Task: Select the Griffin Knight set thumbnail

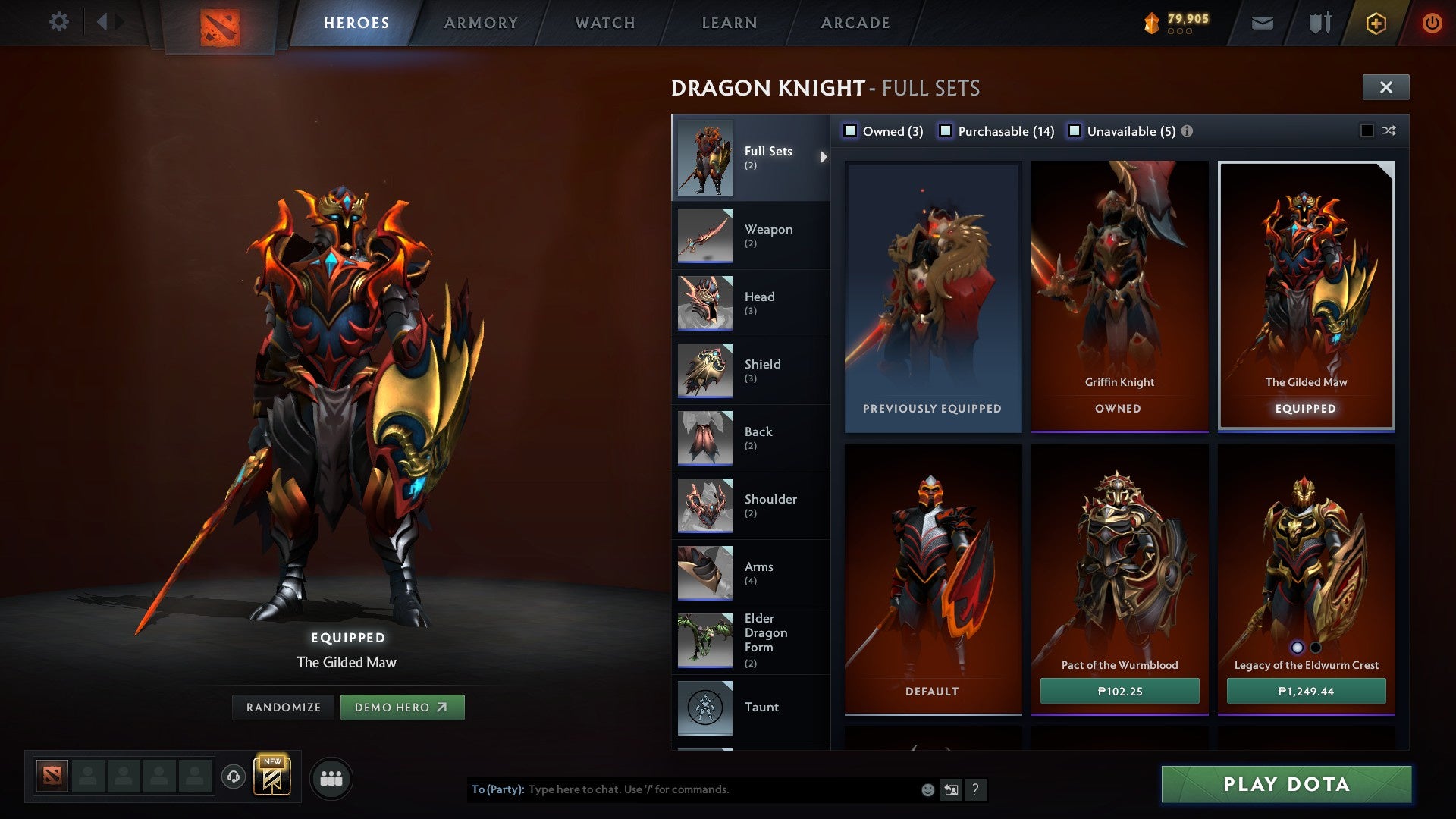Action: pos(1119,288)
